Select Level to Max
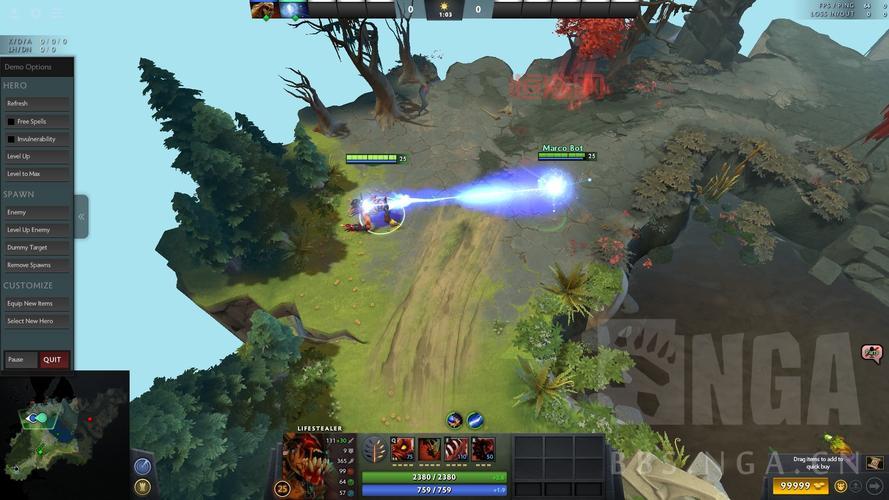The width and height of the screenshot is (889, 500). tap(37, 174)
